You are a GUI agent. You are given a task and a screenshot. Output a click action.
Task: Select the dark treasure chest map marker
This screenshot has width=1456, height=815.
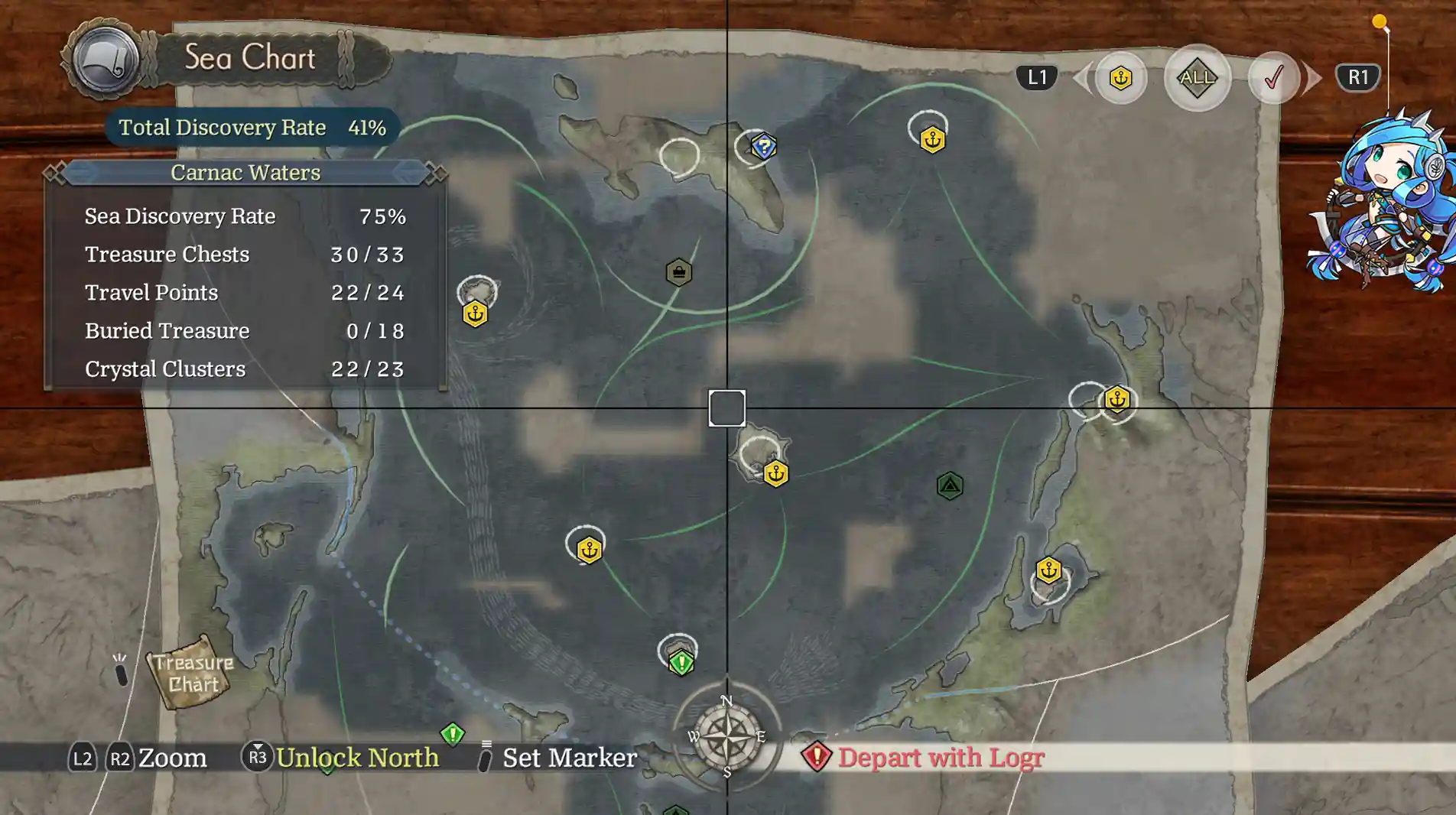coord(679,272)
